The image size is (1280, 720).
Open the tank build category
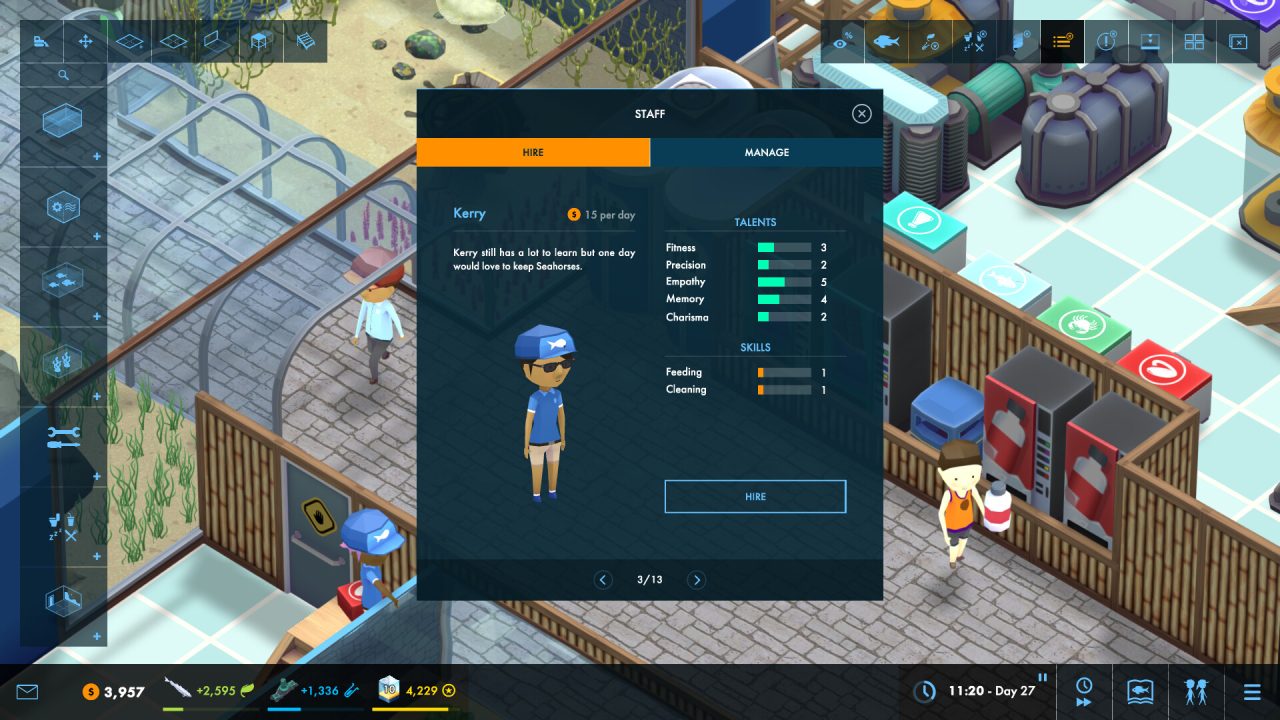pos(62,124)
